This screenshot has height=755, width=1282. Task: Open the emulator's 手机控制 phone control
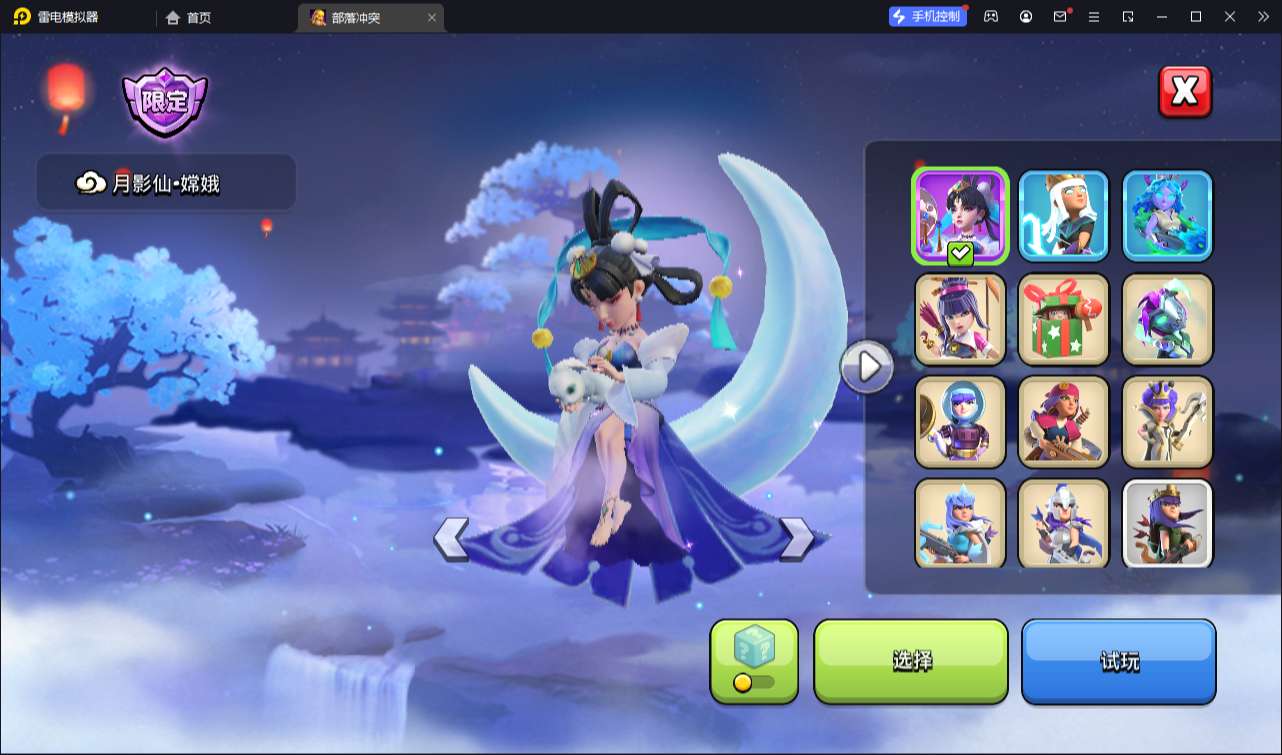coord(927,17)
